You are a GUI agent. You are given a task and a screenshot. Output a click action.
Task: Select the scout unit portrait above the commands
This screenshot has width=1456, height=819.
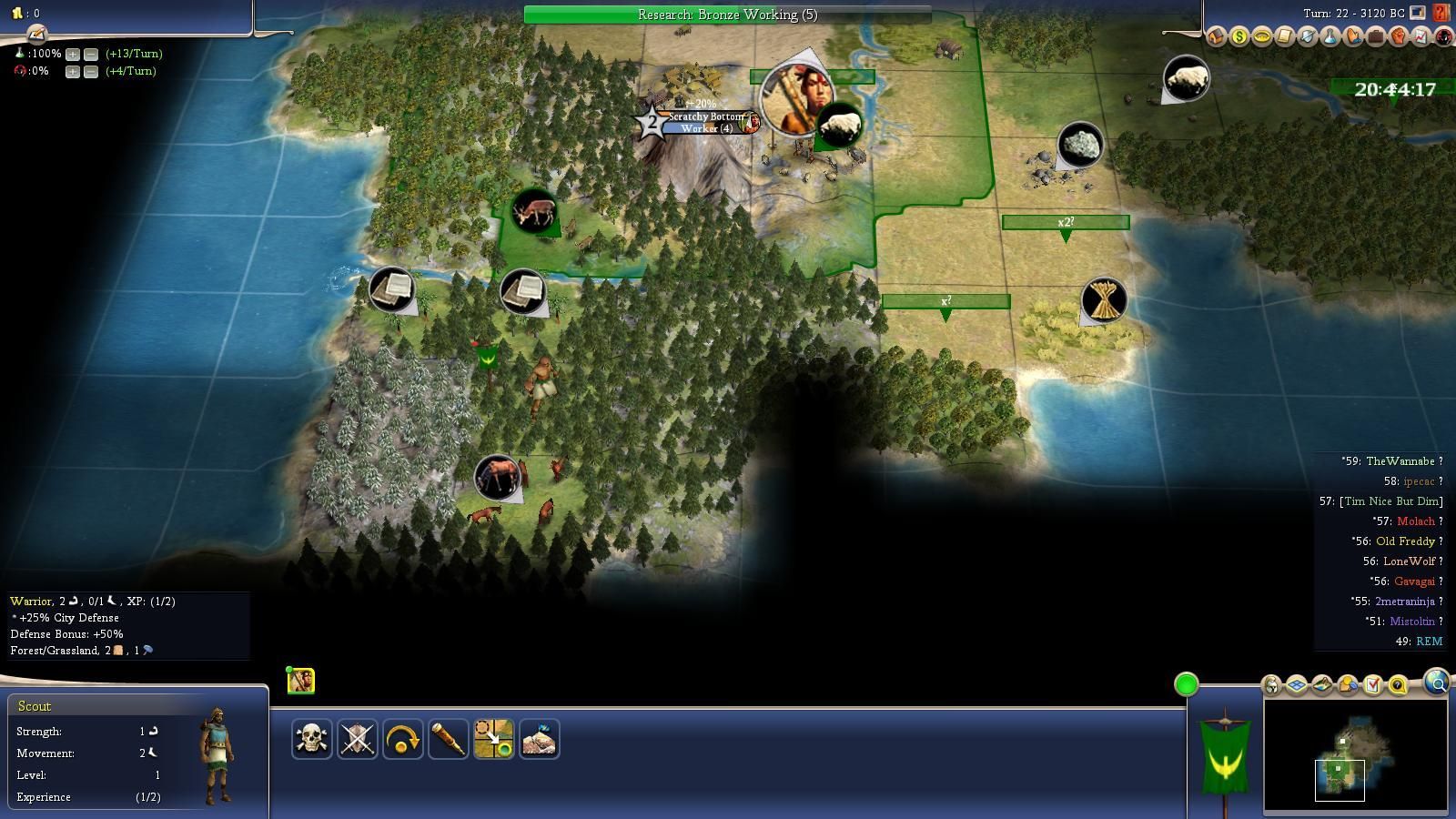301,681
